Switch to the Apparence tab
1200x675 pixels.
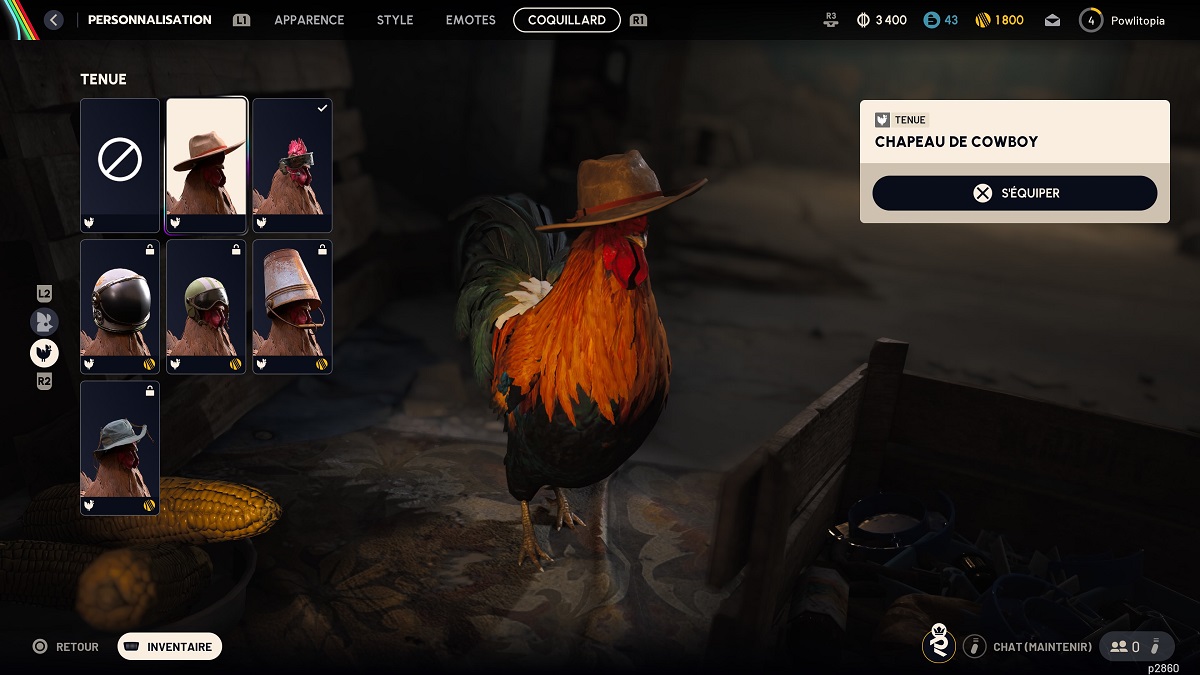pyautogui.click(x=309, y=20)
